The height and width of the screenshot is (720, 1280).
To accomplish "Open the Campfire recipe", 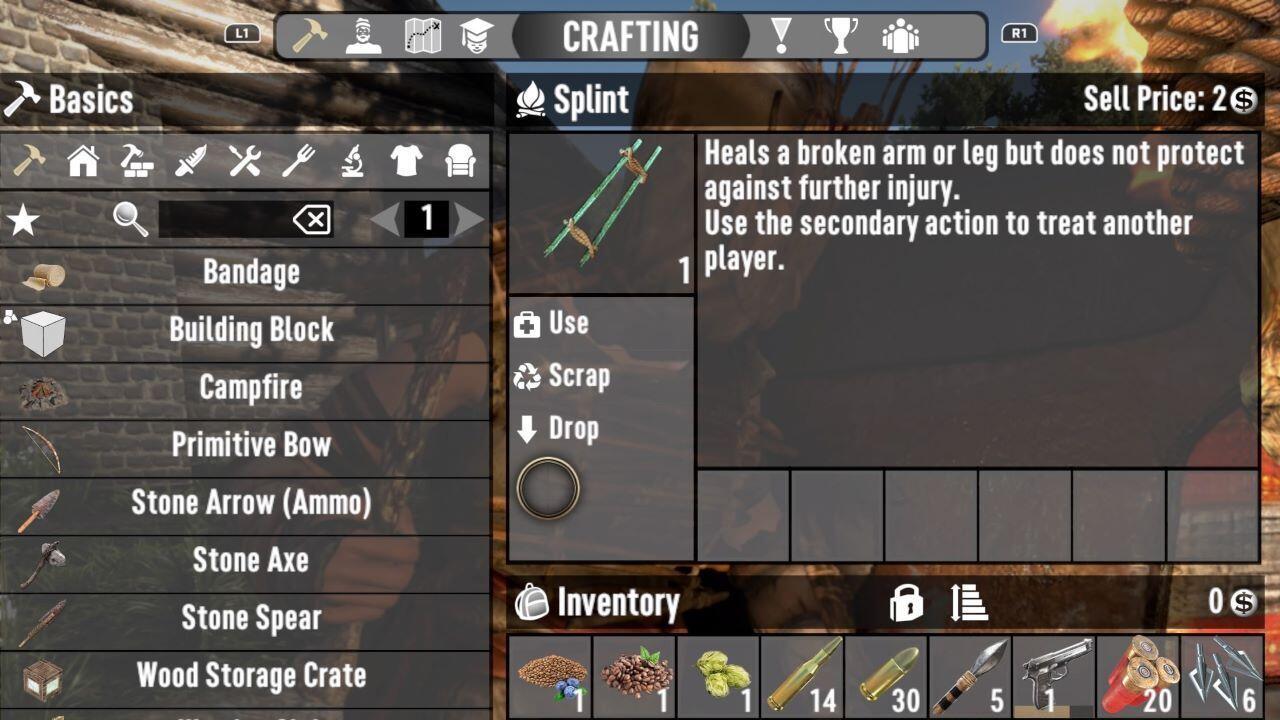I will click(250, 388).
